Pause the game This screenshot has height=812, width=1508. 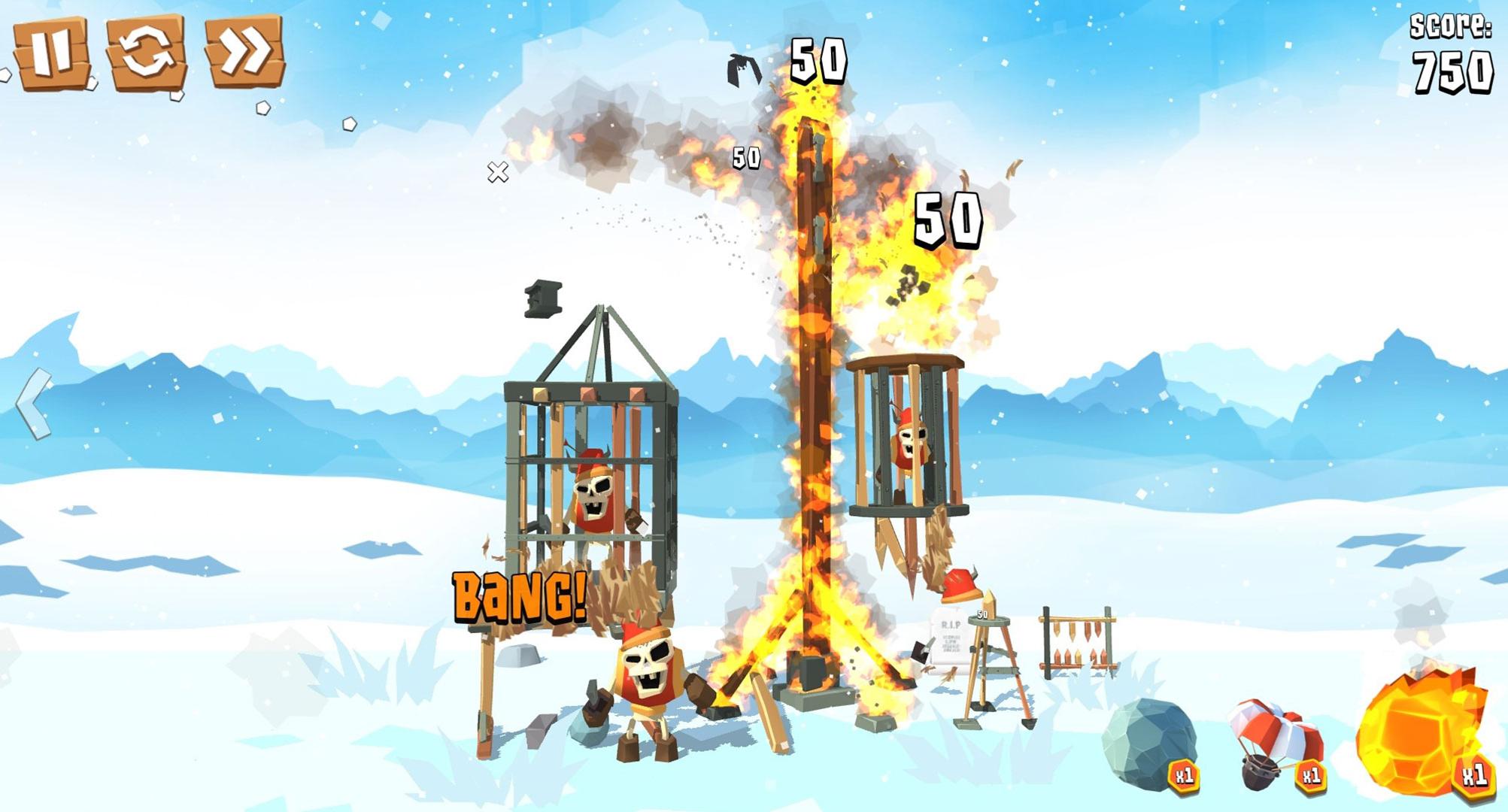pos(51,53)
